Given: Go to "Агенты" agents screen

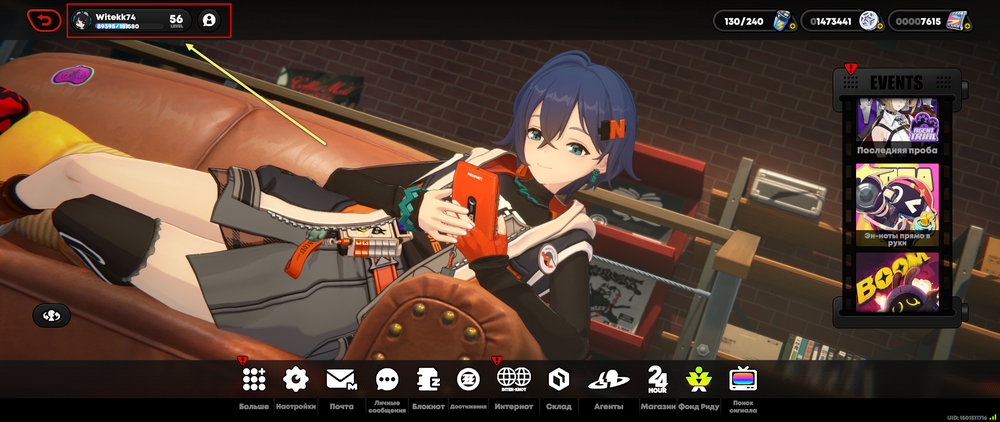Looking at the screenshot, I should 608,379.
